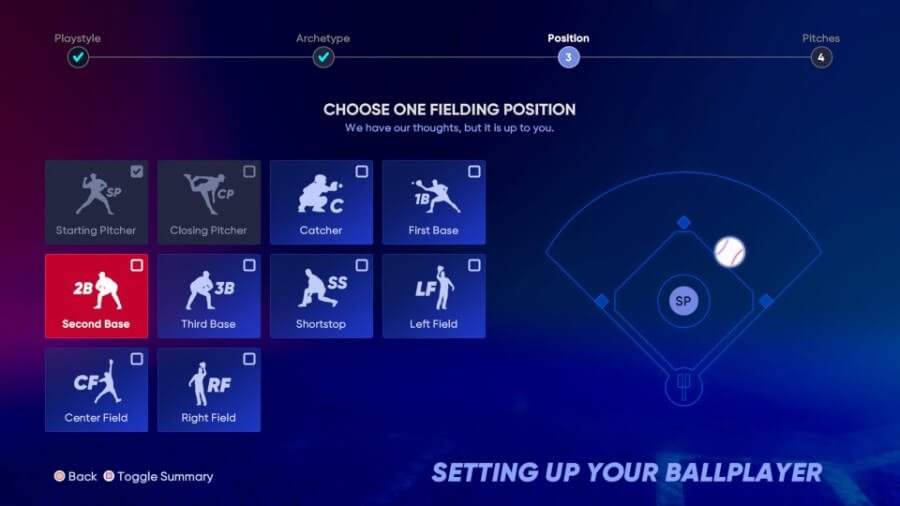Choose the Closing Pitcher tile
Image resolution: width=900 pixels, height=506 pixels.
coord(208,202)
